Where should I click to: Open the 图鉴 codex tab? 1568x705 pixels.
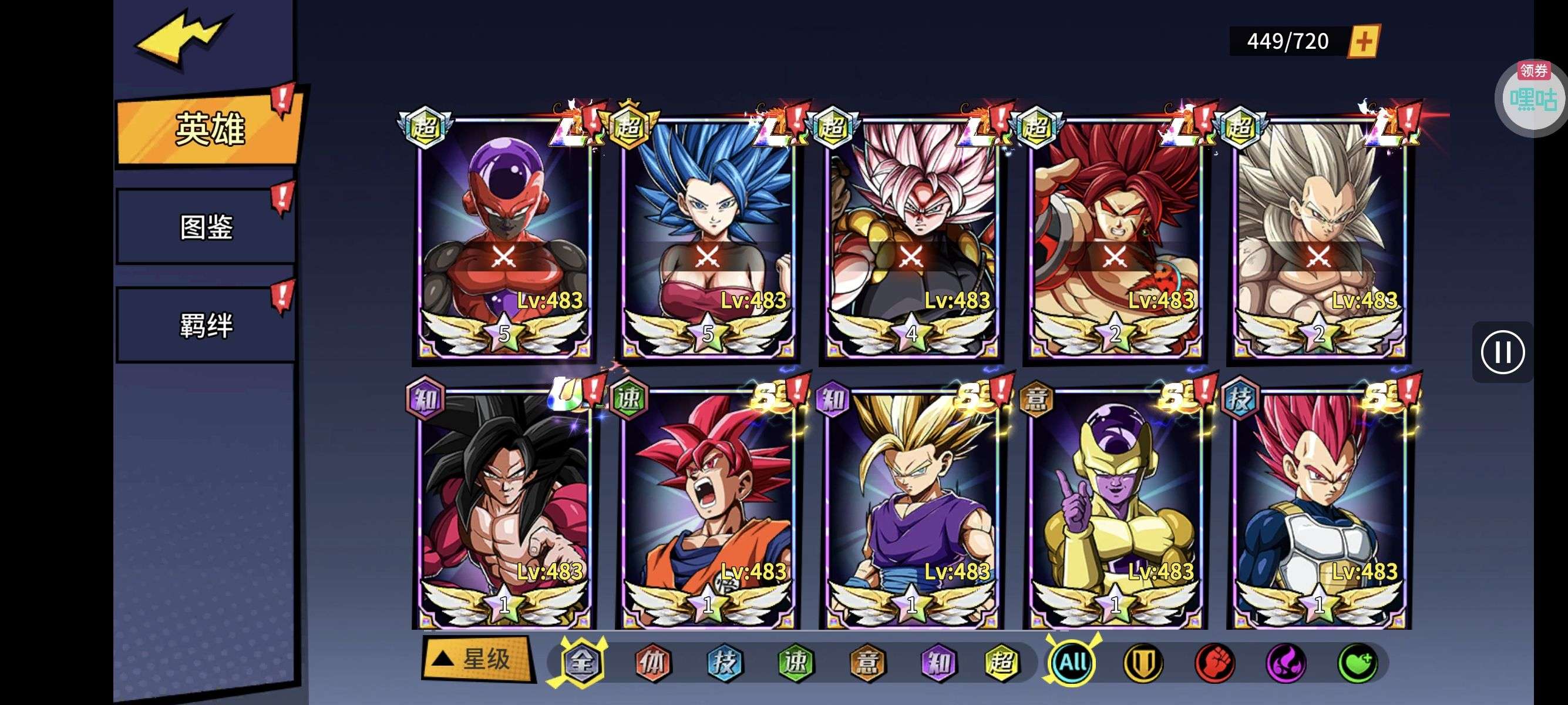tap(206, 227)
